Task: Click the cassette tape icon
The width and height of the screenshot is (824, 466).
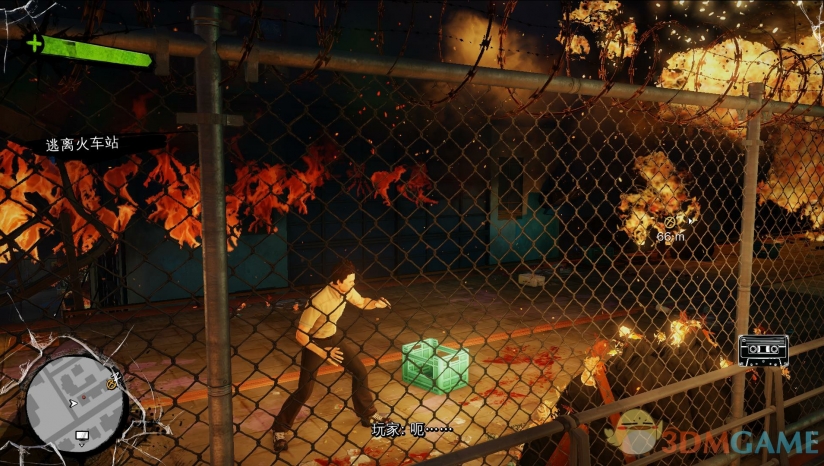Action: tap(763, 349)
